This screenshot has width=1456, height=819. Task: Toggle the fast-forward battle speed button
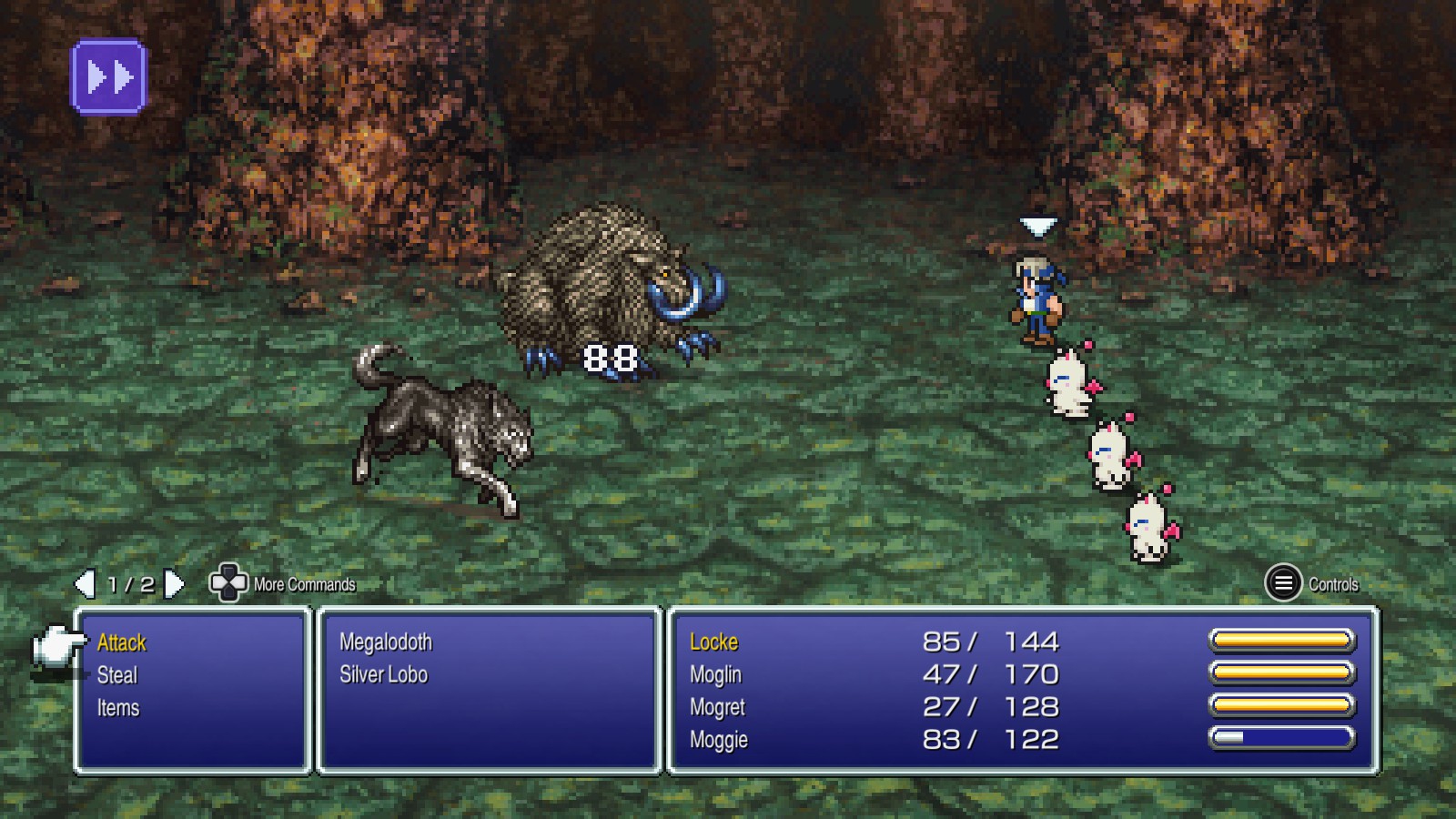(109, 77)
